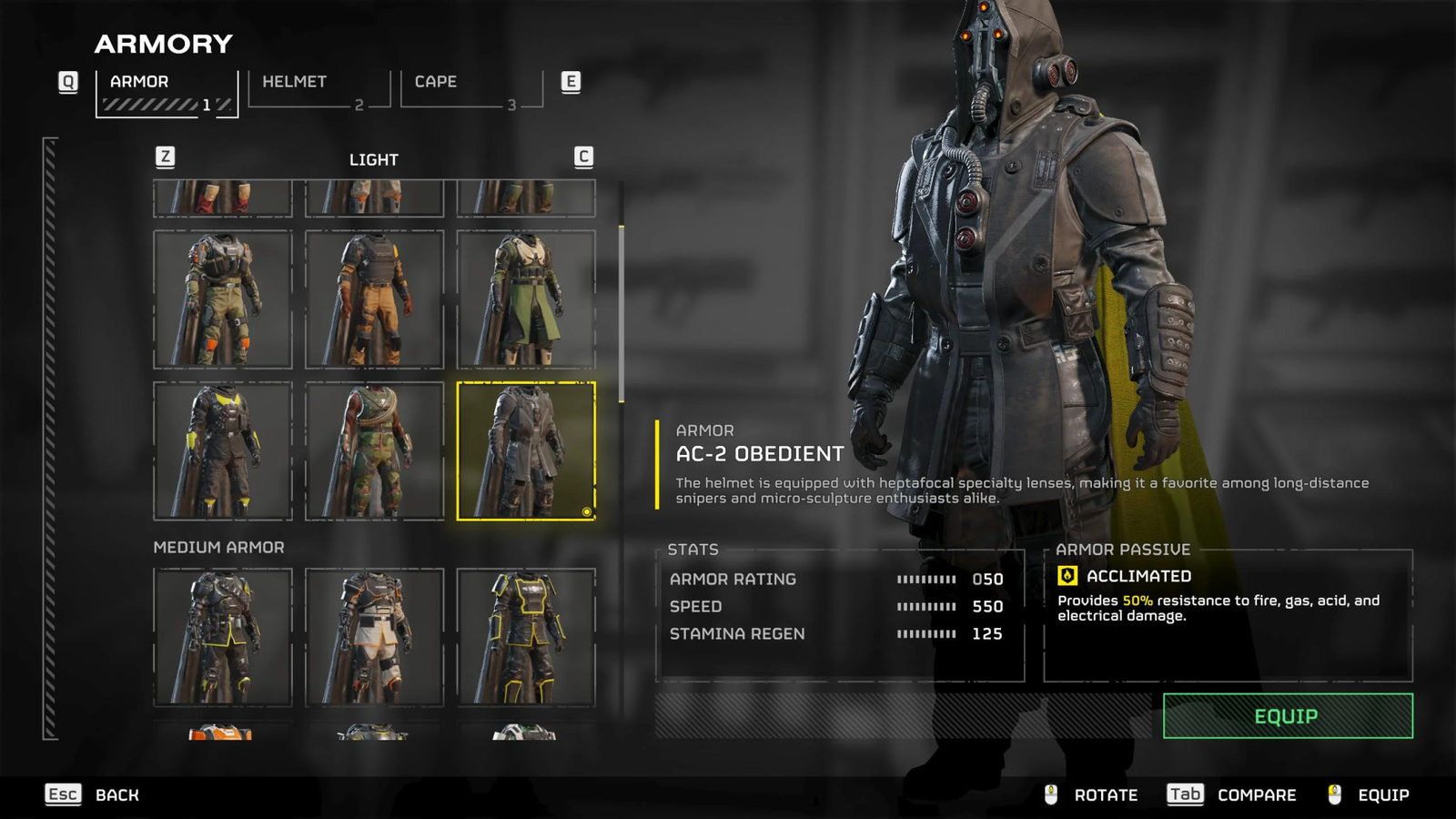
Task: Click the C key icon above armor grid
Action: click(585, 157)
